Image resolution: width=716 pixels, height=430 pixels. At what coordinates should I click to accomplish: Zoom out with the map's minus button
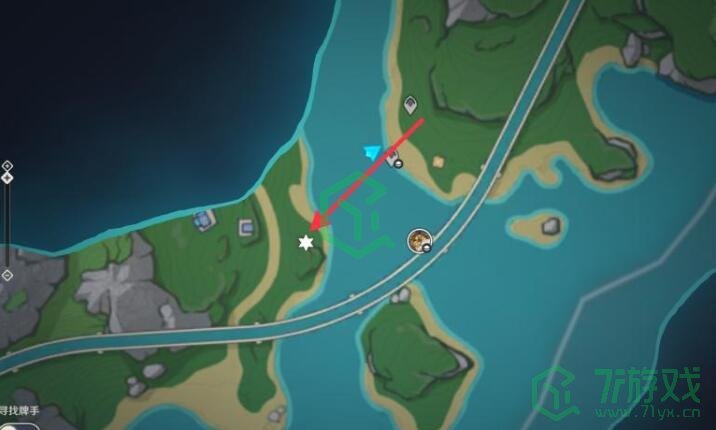click(7, 275)
